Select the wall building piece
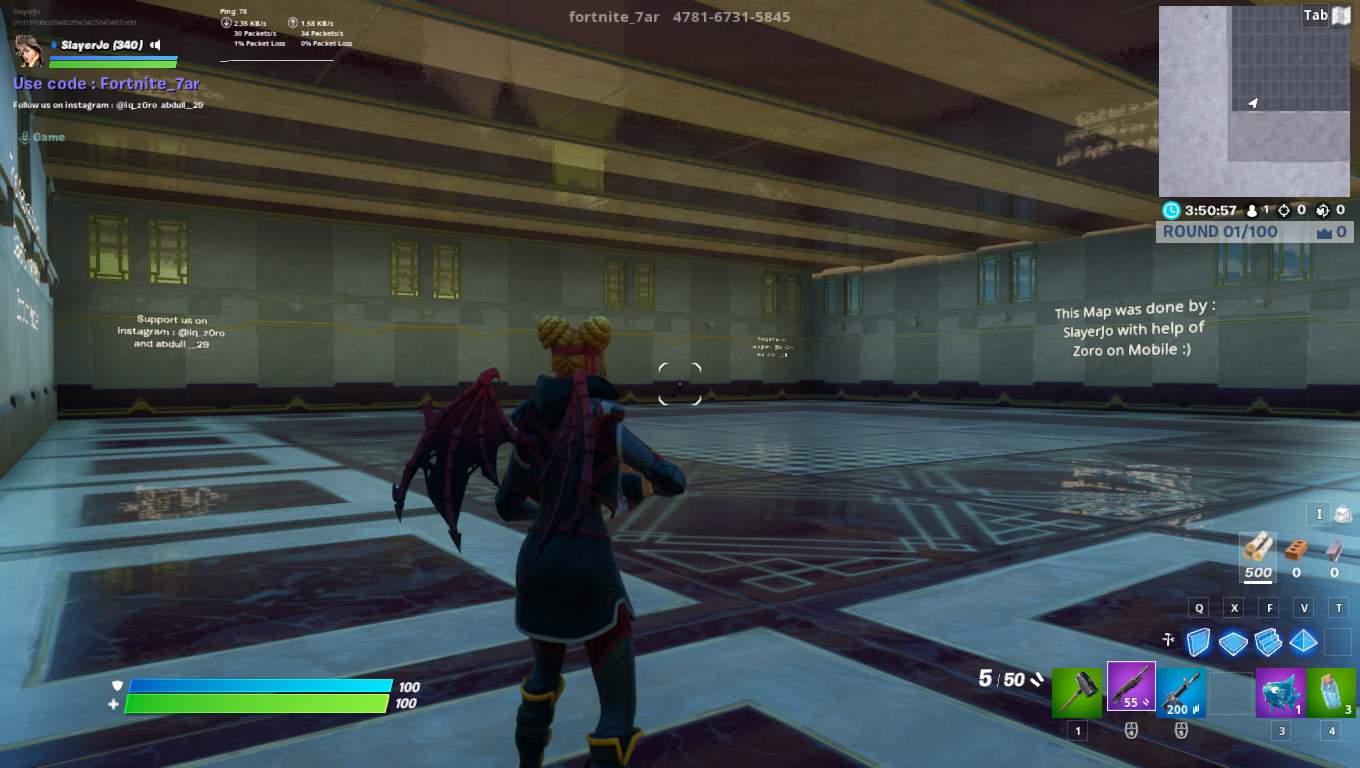Screen dimensions: 1360x768 pos(1199,641)
